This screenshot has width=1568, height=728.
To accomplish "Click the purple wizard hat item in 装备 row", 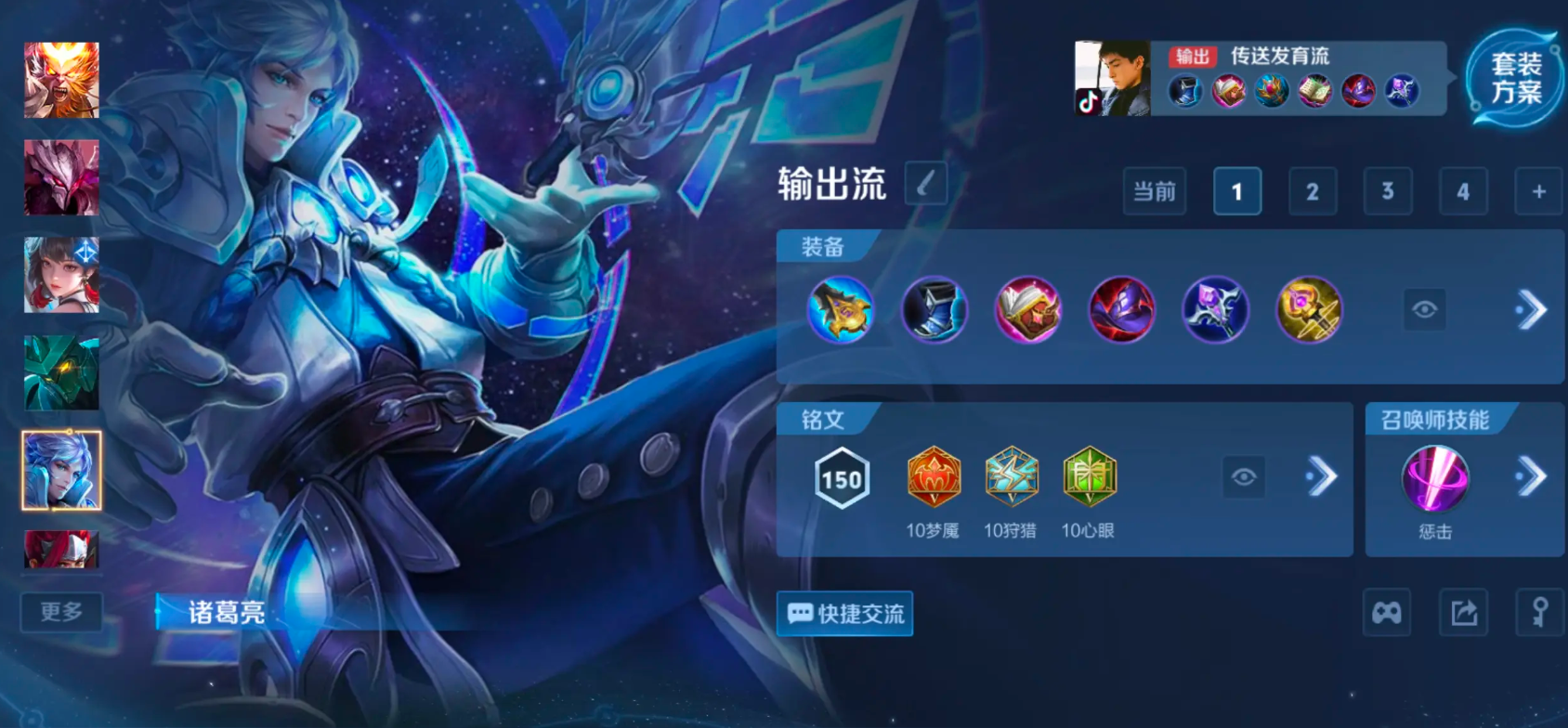I will coord(1122,310).
